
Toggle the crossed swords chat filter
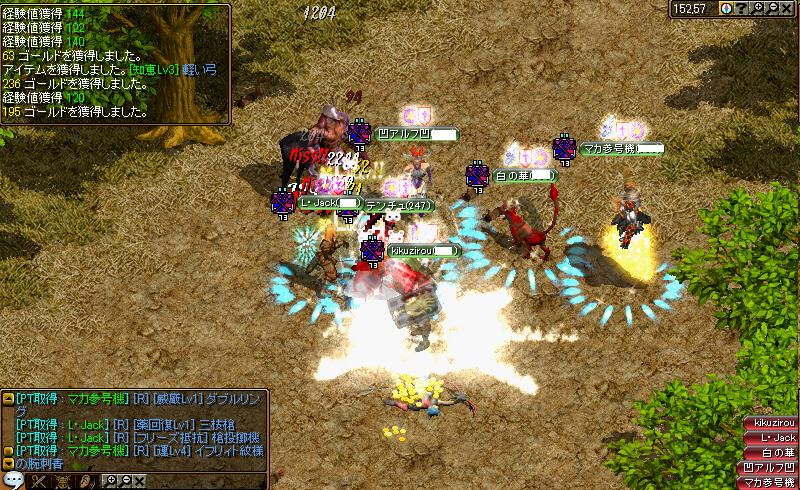(41, 481)
